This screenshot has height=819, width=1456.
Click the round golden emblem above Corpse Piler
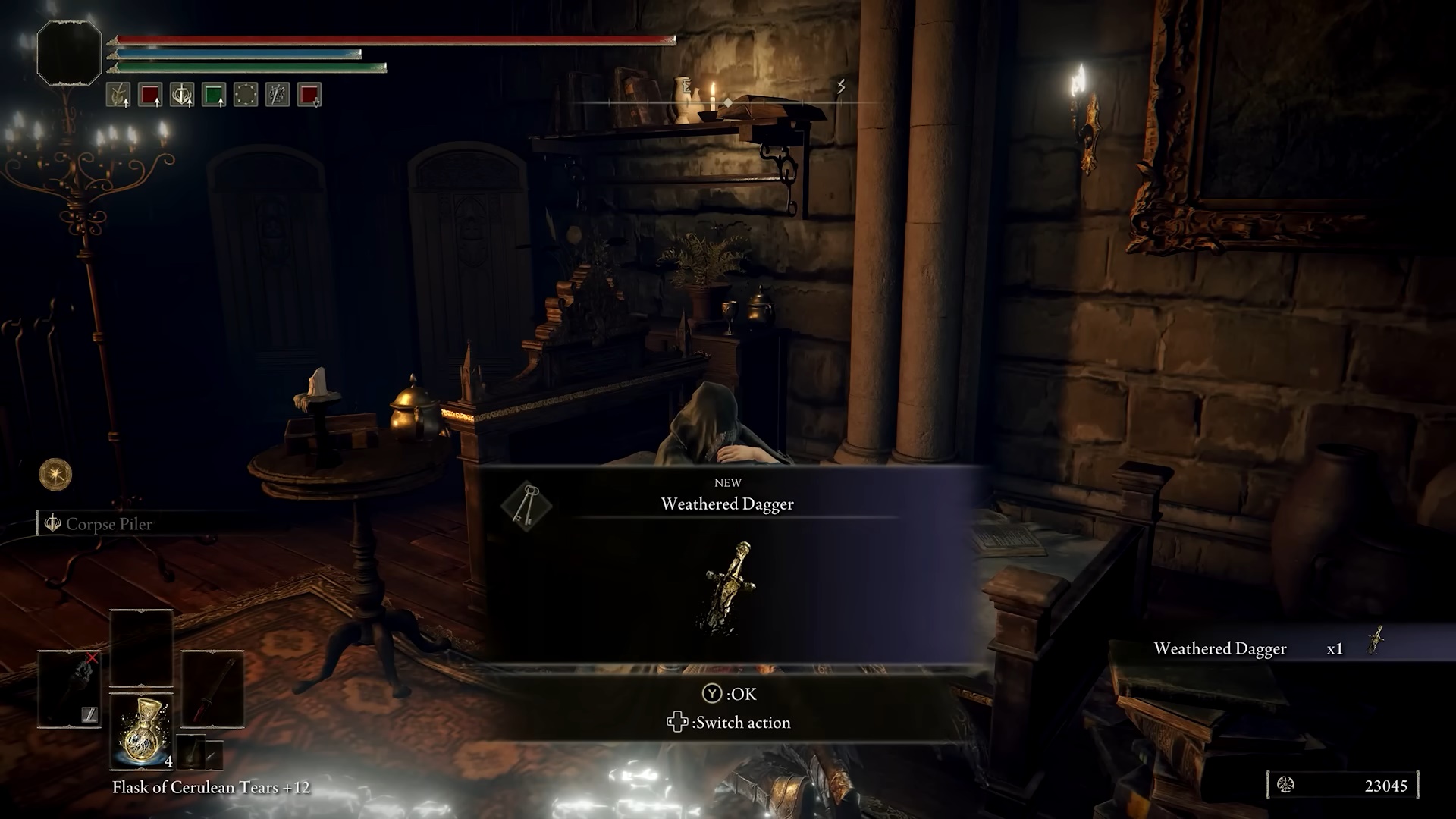click(x=55, y=475)
